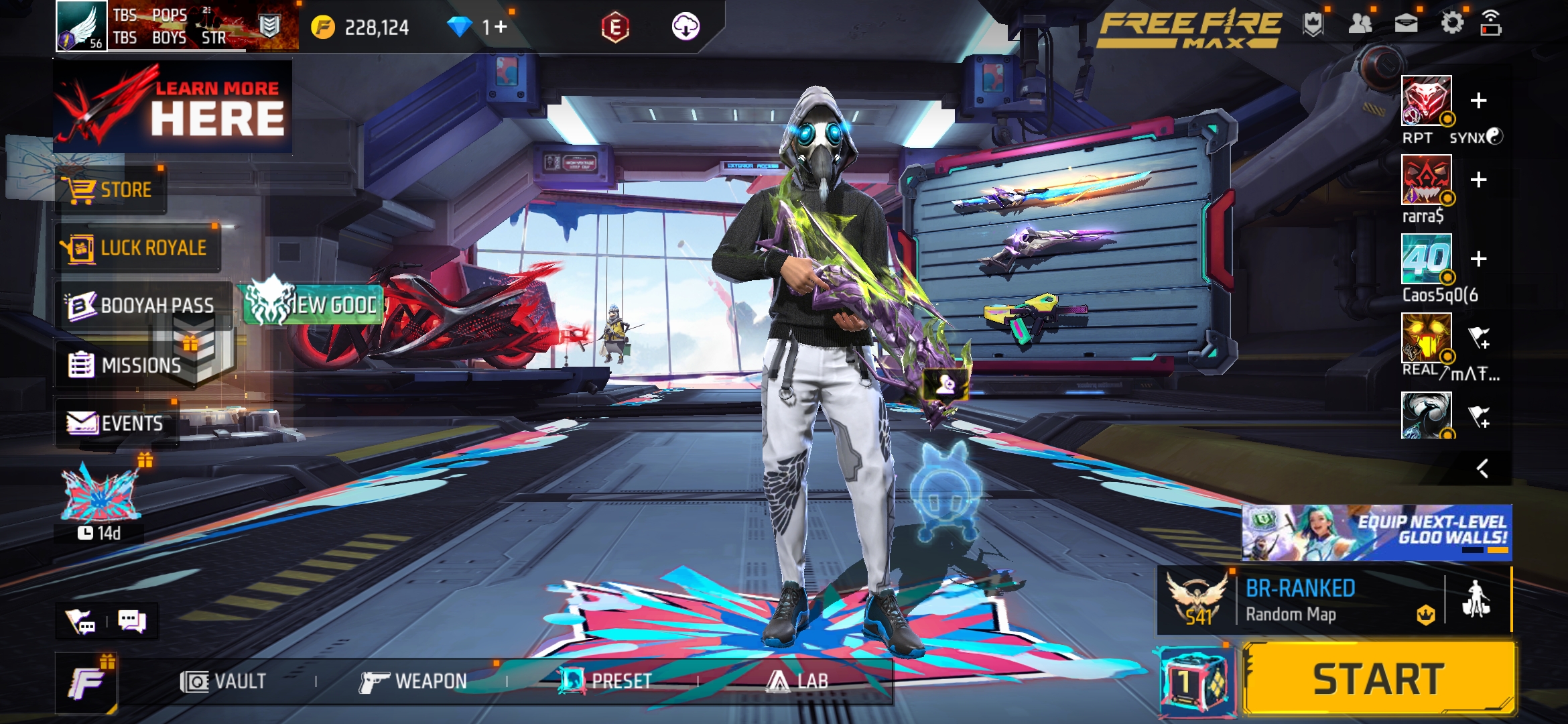
Task: Tap the yellow START button
Action: tap(1378, 678)
